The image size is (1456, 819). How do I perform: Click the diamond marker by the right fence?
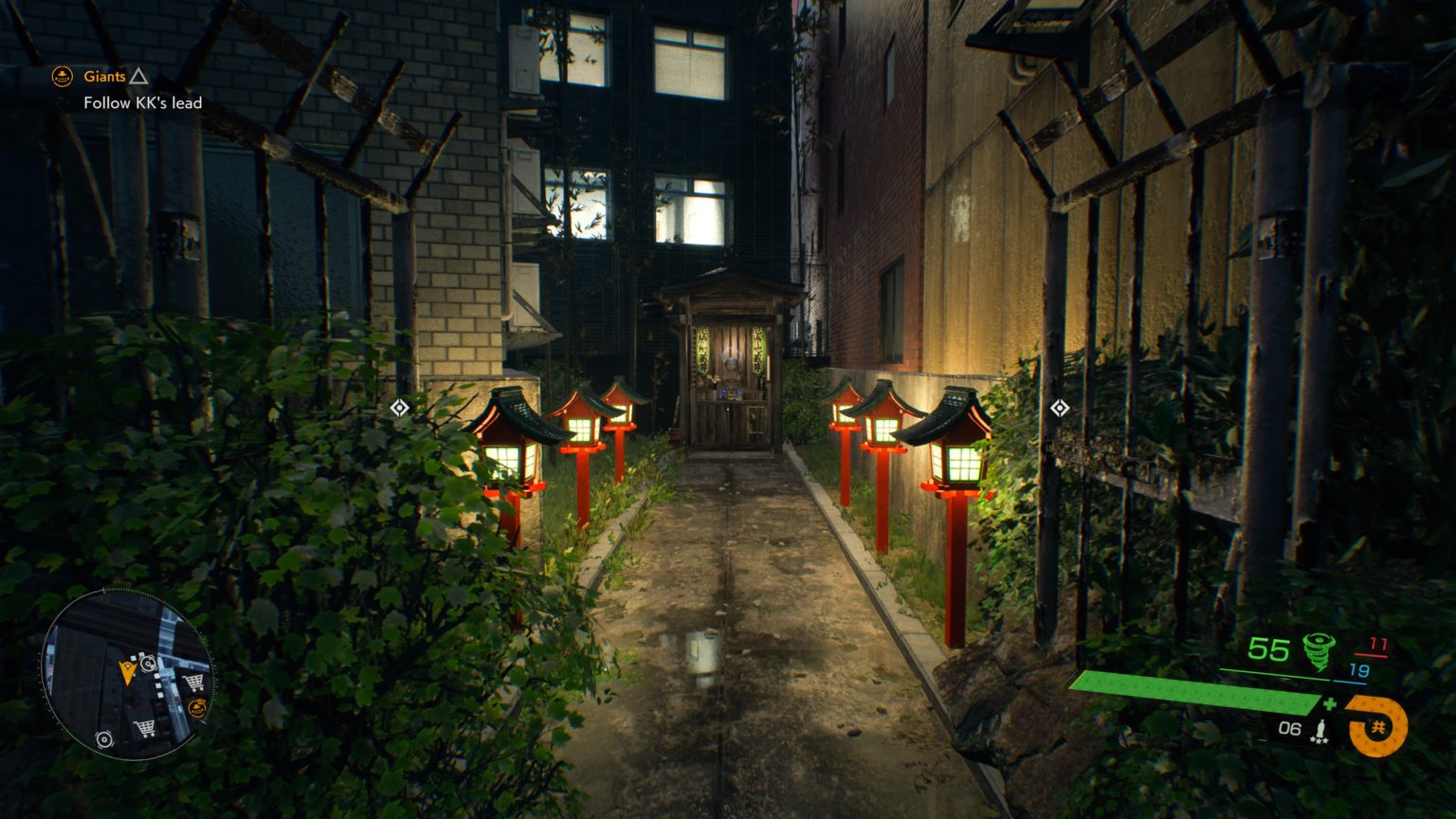coord(1059,409)
